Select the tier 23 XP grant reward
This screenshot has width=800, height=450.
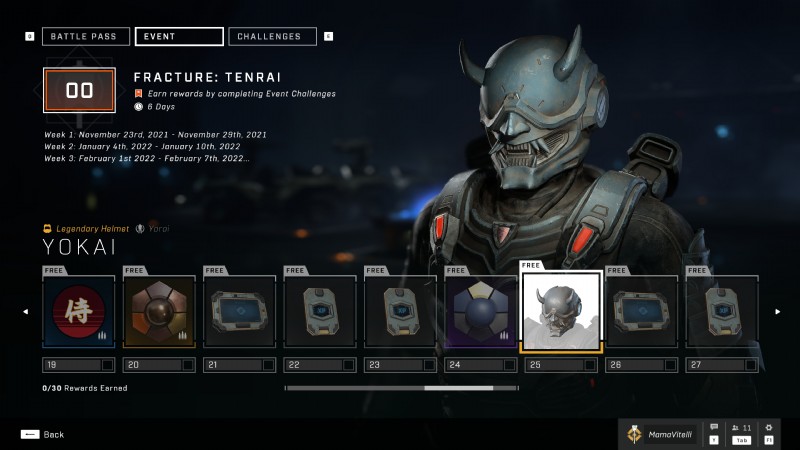pos(400,312)
